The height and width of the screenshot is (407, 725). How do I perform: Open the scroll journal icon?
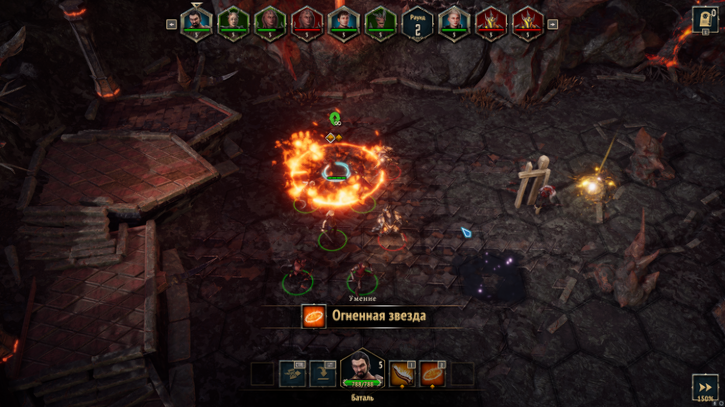(705, 20)
